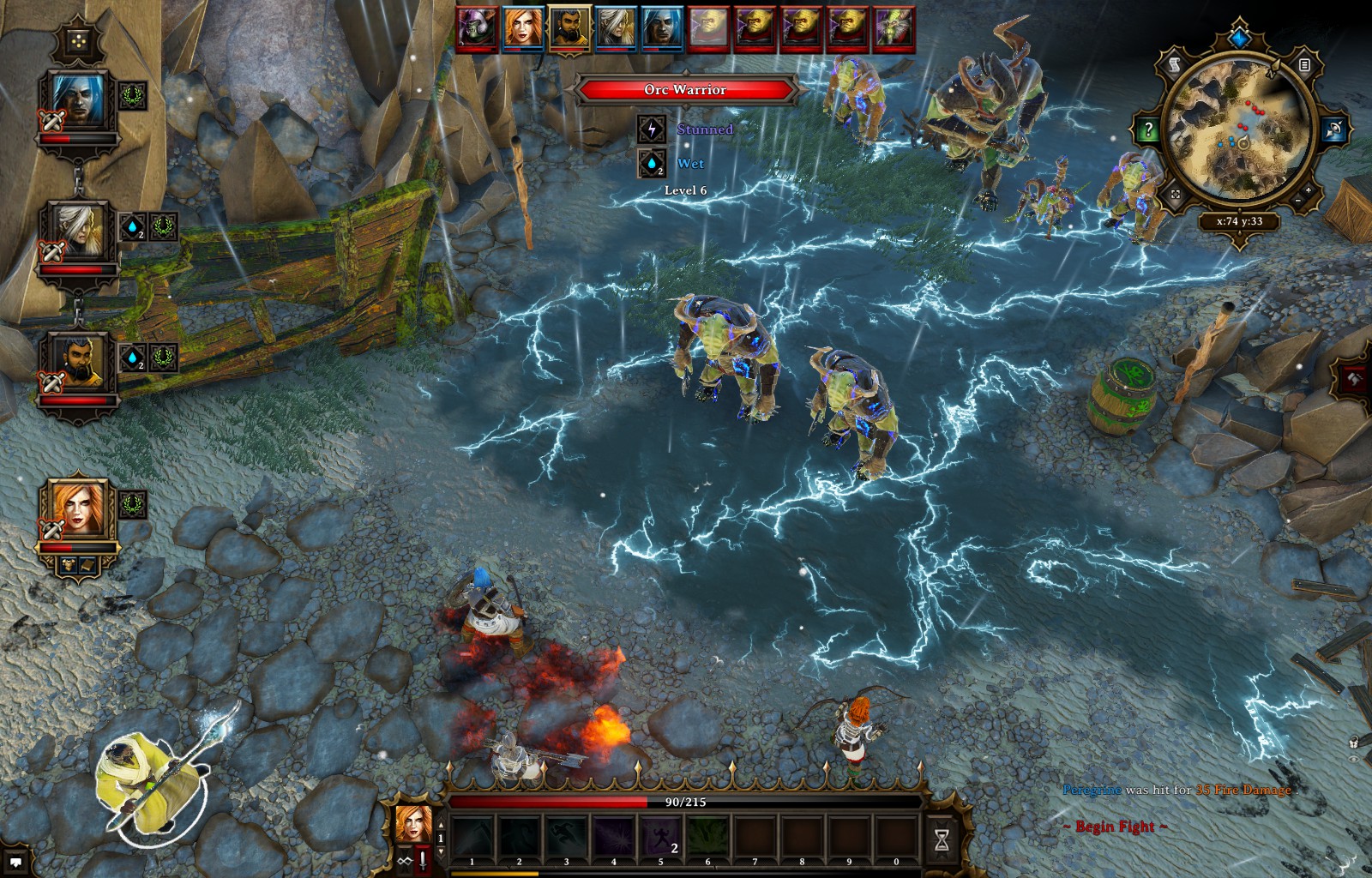Viewport: 1372px width, 878px height.
Task: Open the menu list button by minimap
Action: pyautogui.click(x=1303, y=64)
